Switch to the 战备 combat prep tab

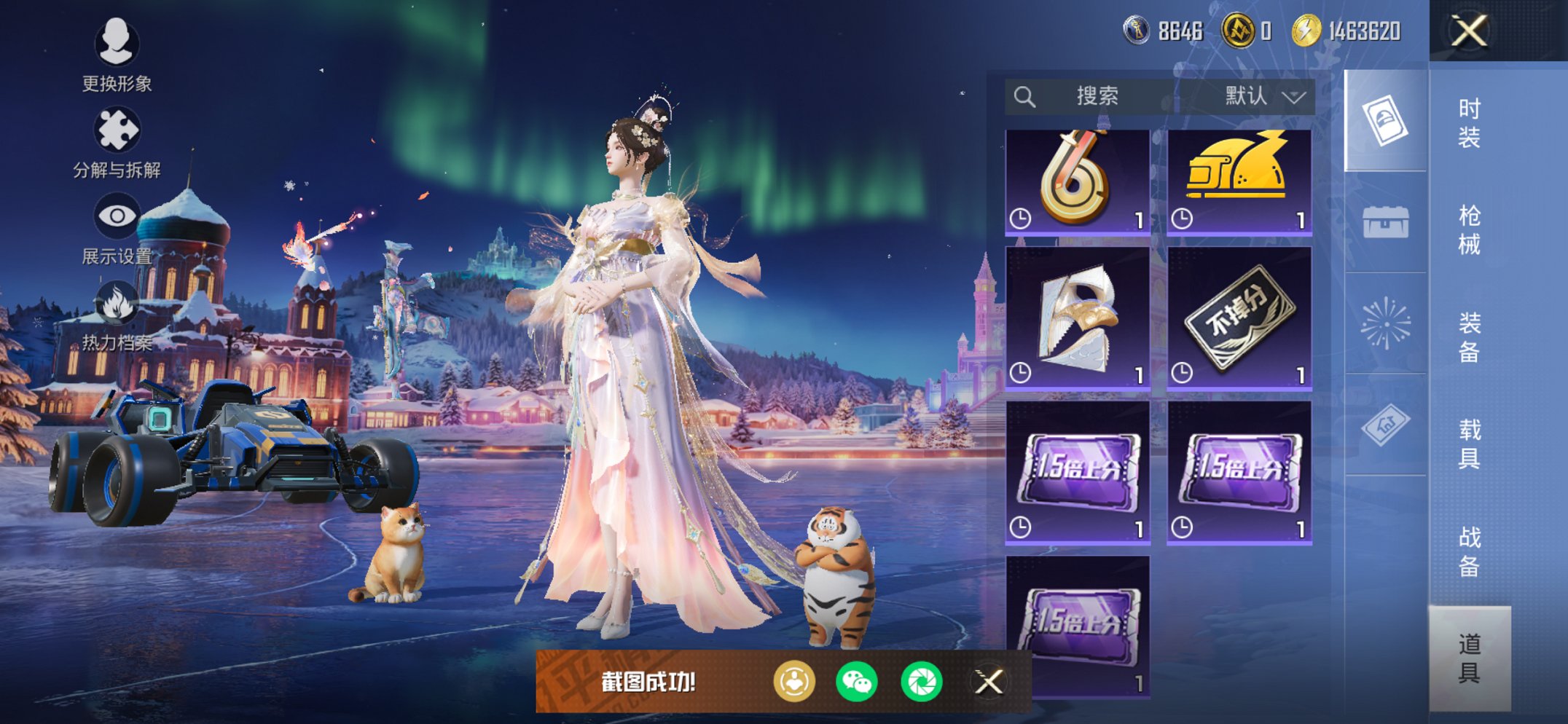(x=1469, y=551)
